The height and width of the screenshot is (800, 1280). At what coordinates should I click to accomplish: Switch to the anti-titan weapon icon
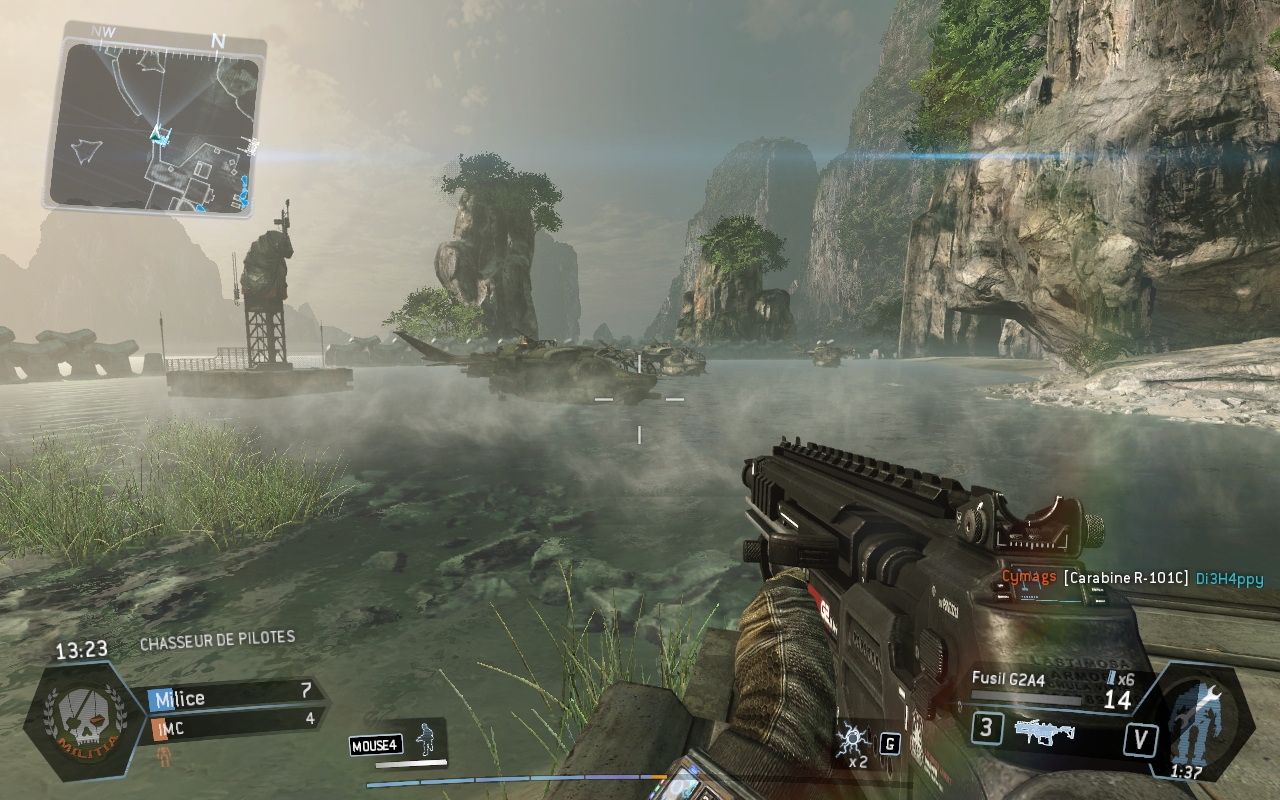(1044, 732)
